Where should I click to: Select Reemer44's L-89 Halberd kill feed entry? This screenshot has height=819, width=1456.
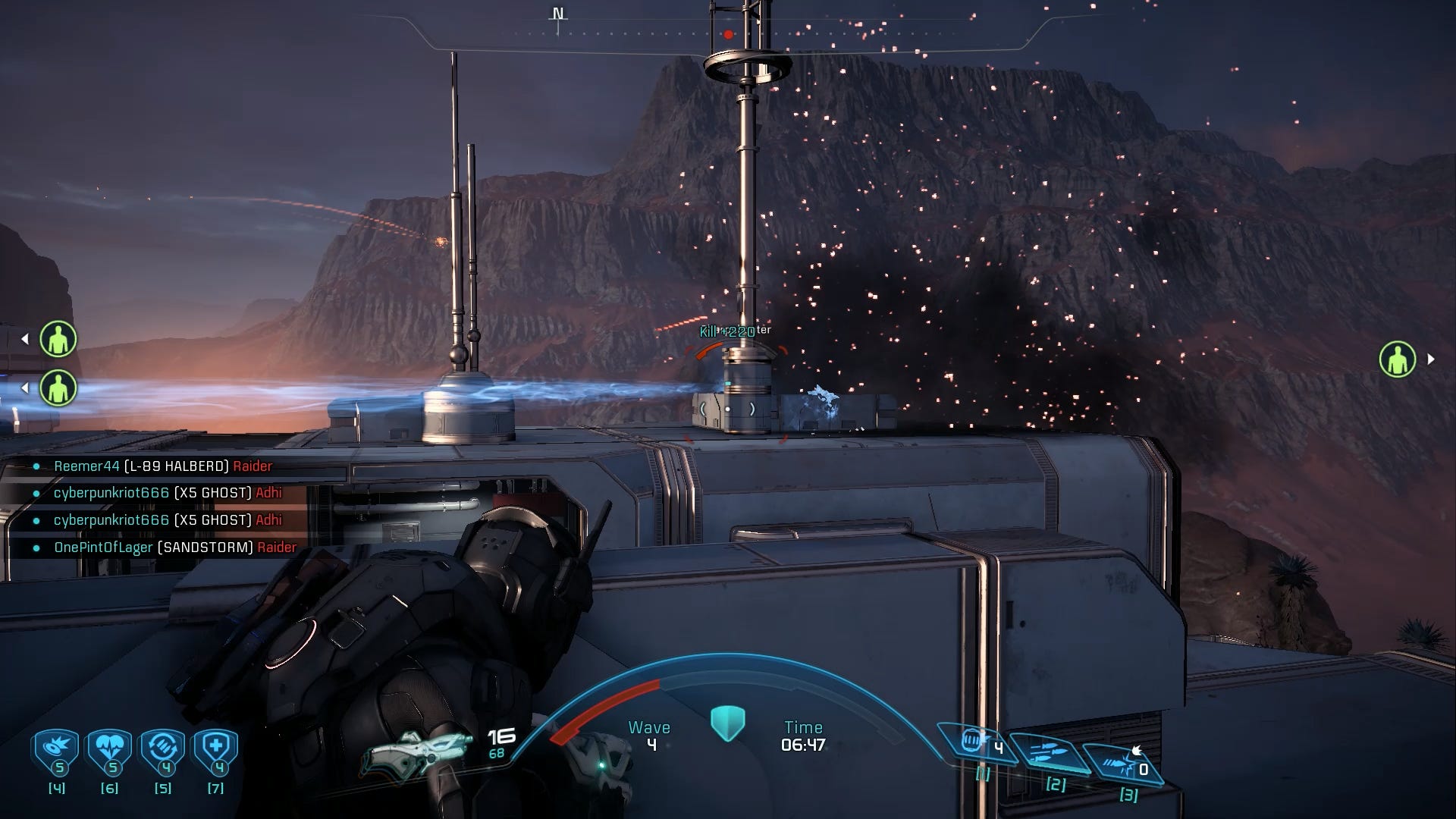pos(163,466)
